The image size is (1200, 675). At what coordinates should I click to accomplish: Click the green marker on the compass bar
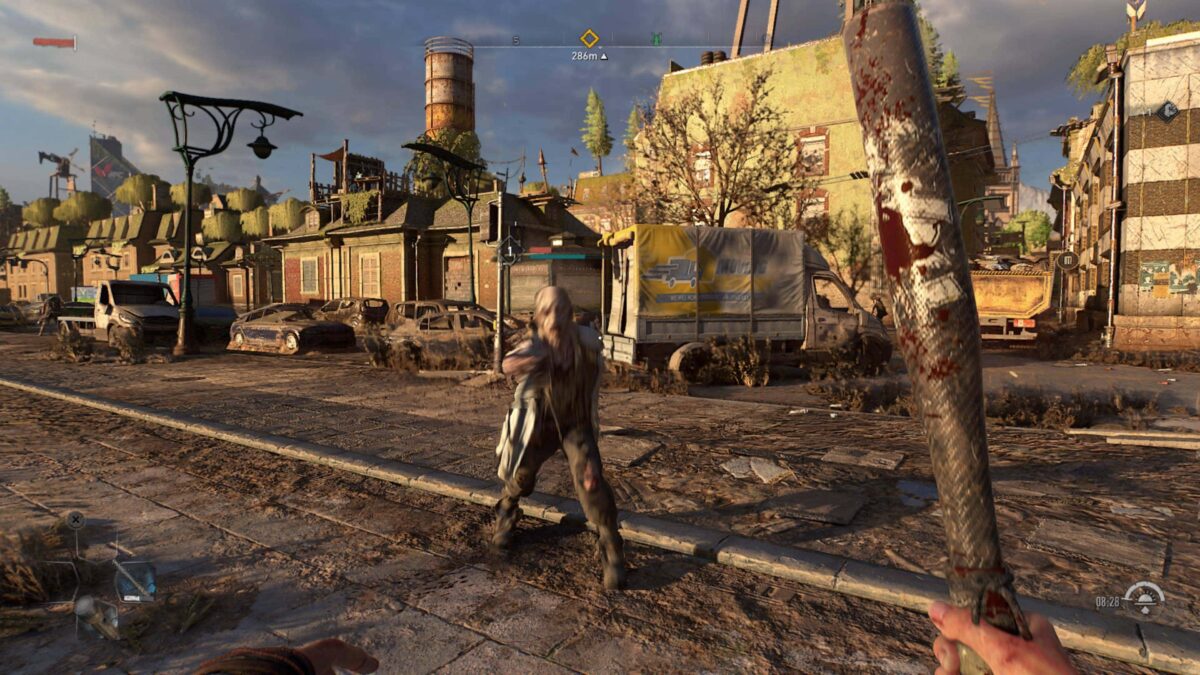pos(656,40)
